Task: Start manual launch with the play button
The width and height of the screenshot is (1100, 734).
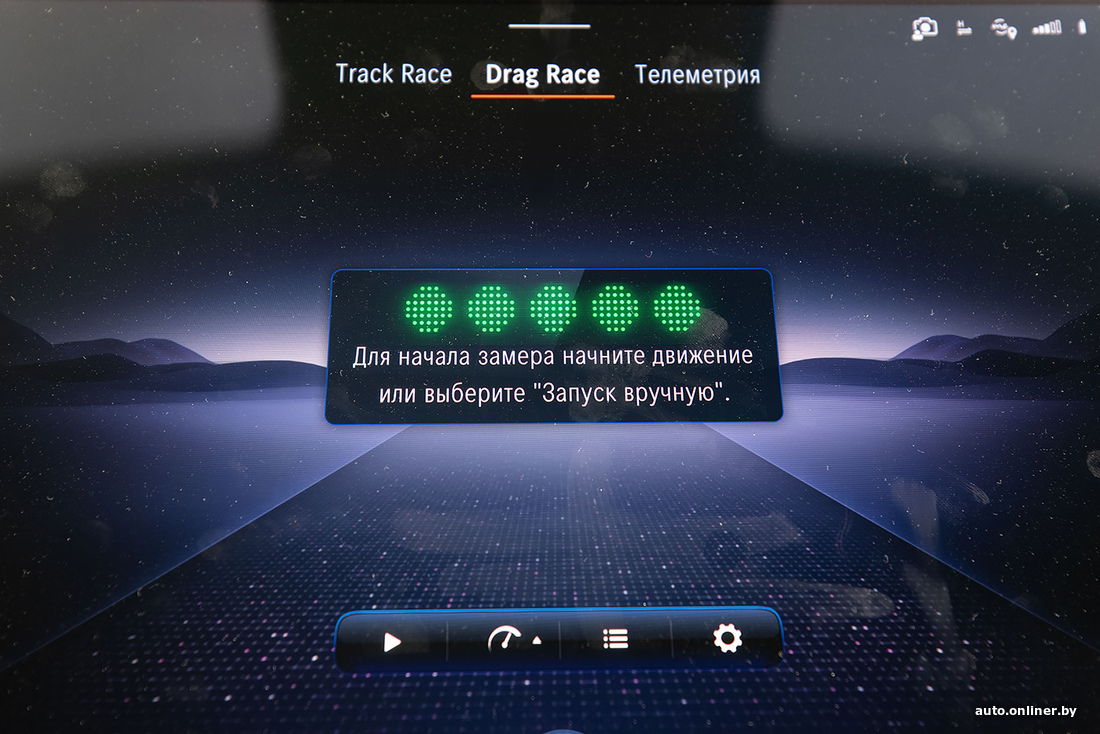Action: (392, 641)
